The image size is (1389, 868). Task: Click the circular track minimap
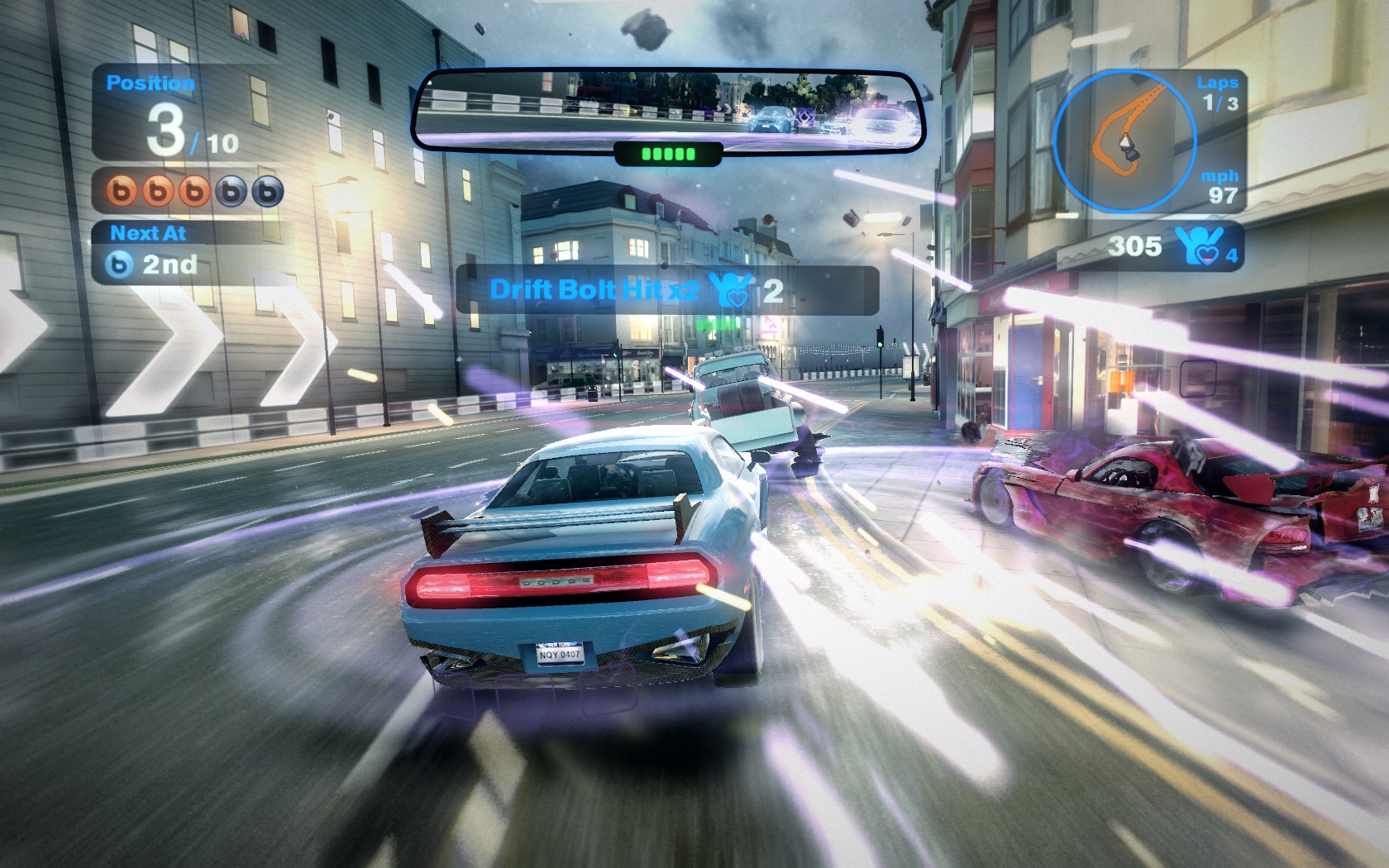tap(1125, 141)
